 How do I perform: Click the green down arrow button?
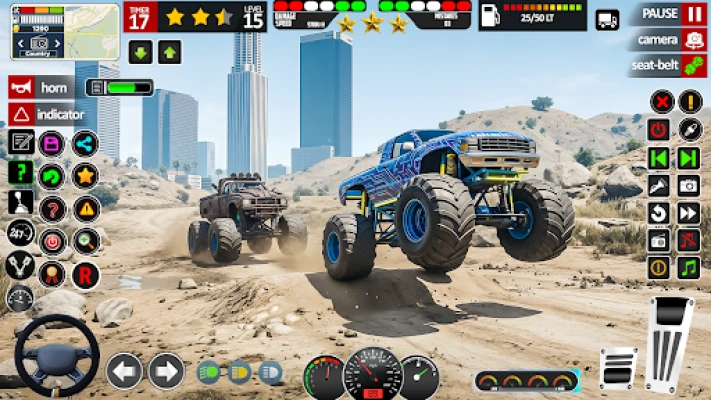(141, 52)
